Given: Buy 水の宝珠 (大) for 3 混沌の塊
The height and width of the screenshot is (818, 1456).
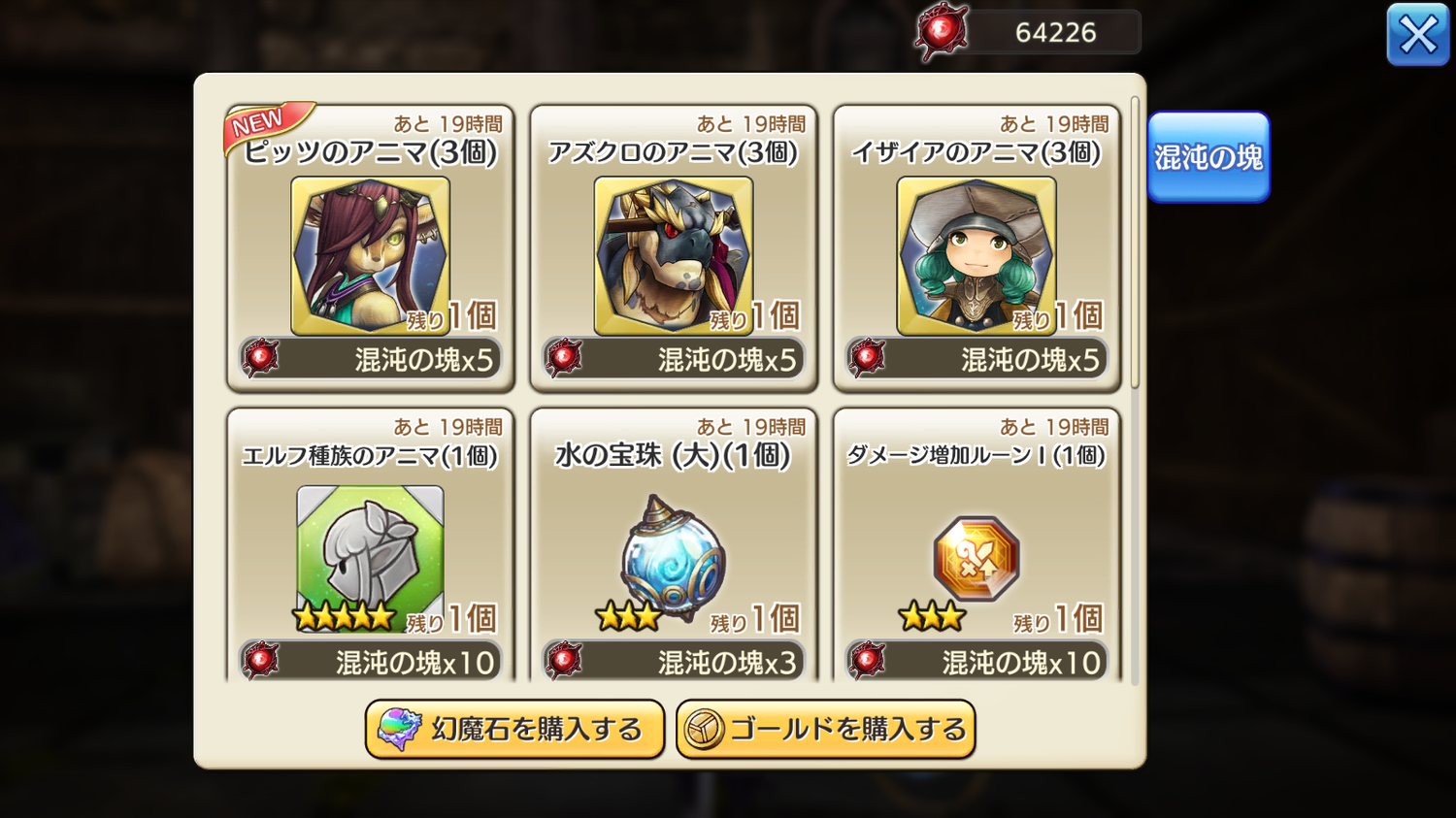Looking at the screenshot, I should 674,662.
